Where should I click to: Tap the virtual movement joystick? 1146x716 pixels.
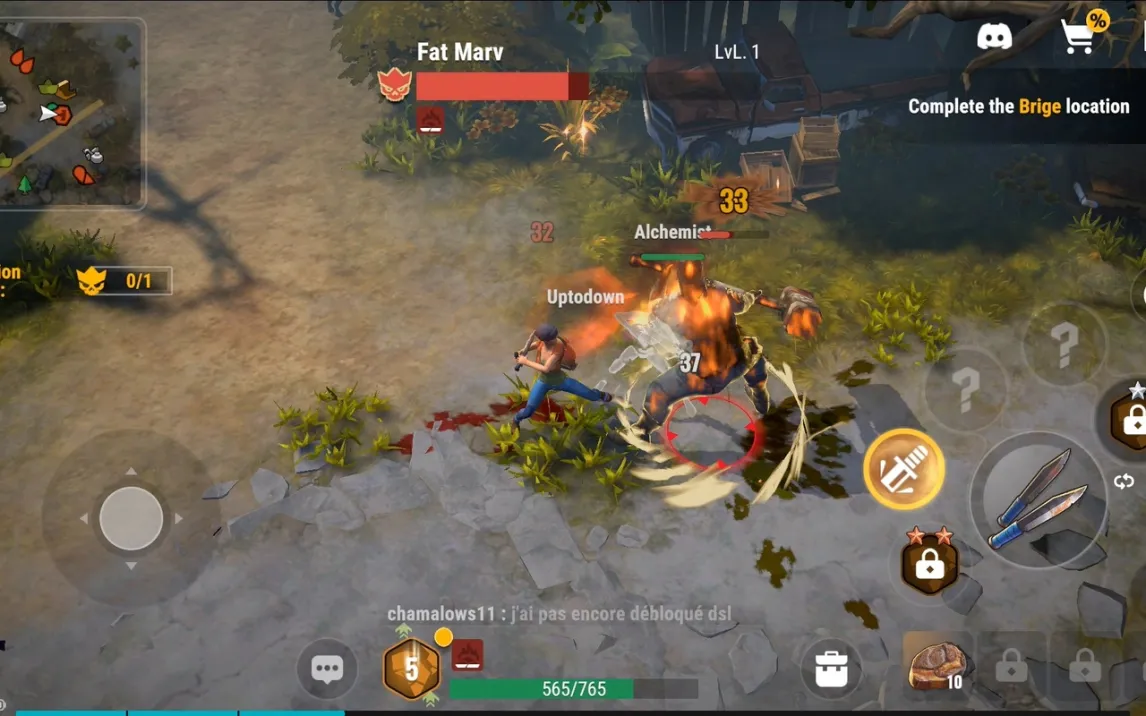pos(131,519)
